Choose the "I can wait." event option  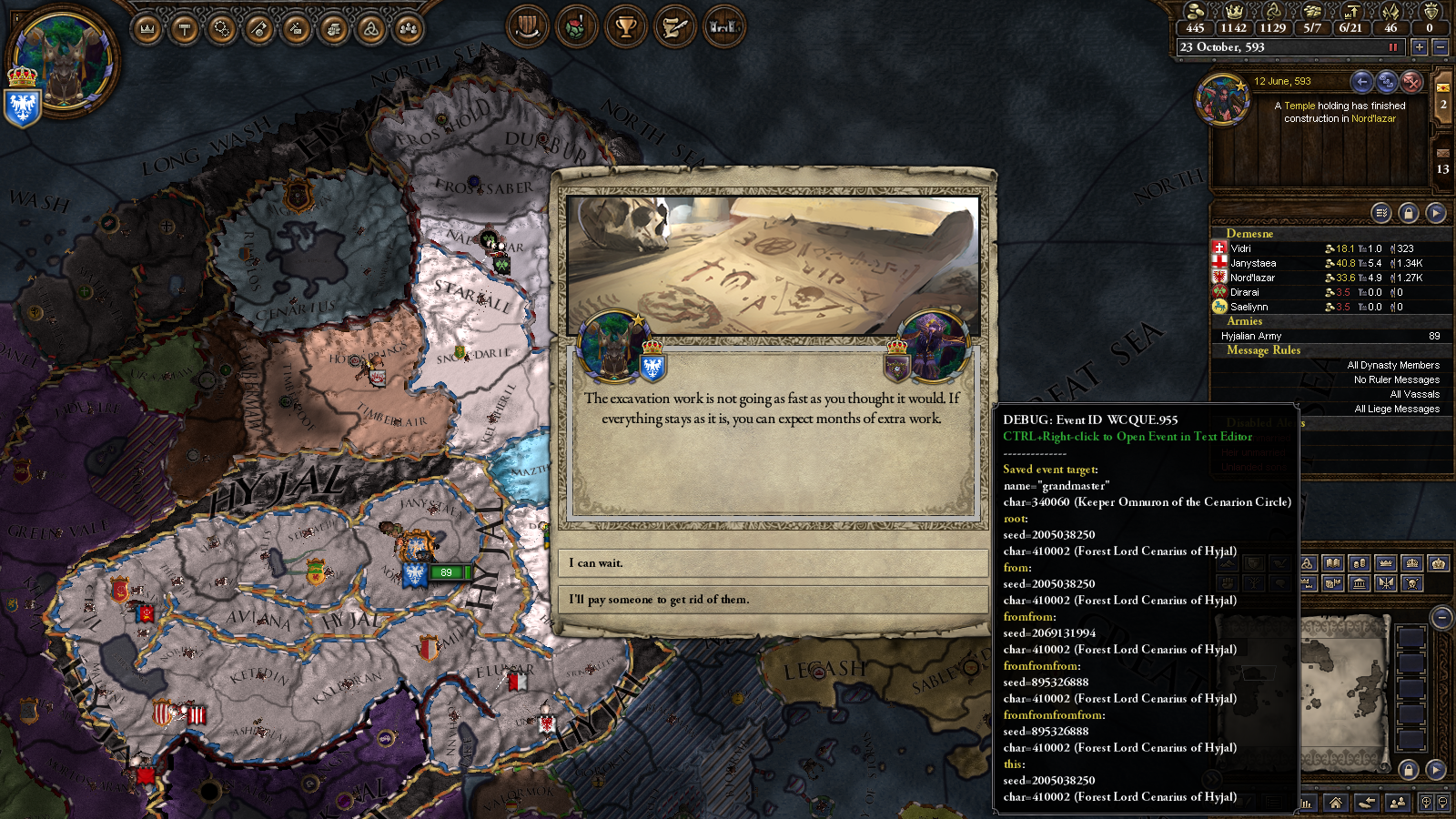[x=773, y=563]
